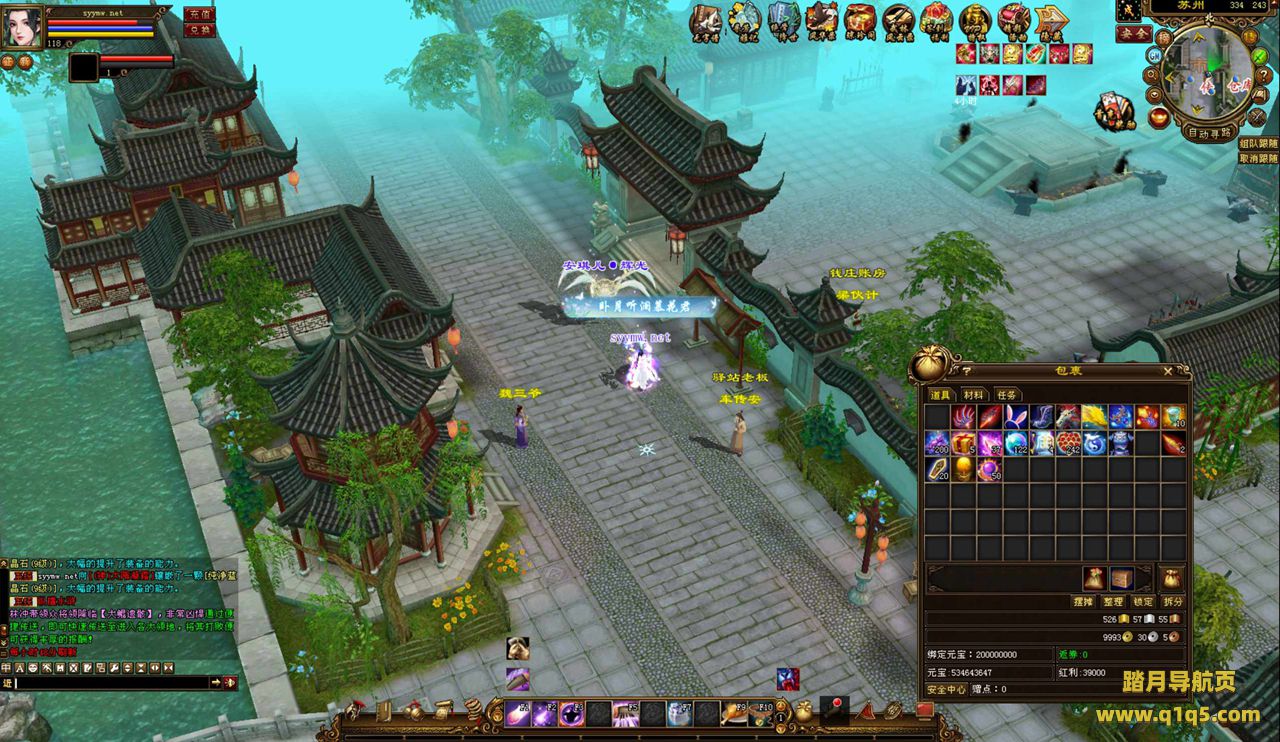Switch to the 任务 quest items tab
This screenshot has height=742, width=1280.
[1006, 395]
